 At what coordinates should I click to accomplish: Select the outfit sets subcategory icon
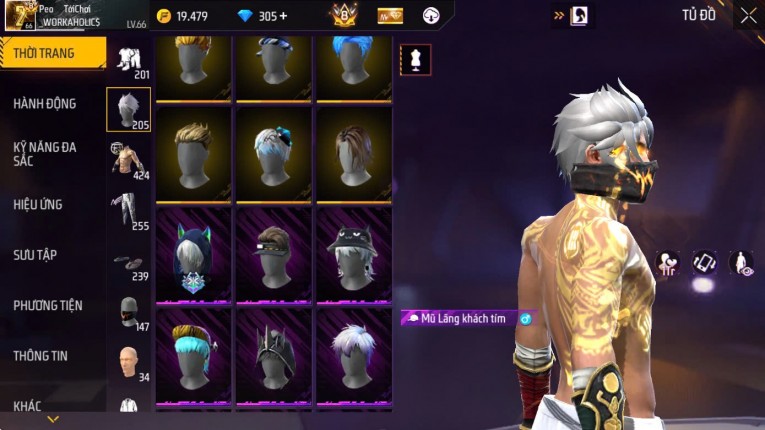(x=128, y=60)
